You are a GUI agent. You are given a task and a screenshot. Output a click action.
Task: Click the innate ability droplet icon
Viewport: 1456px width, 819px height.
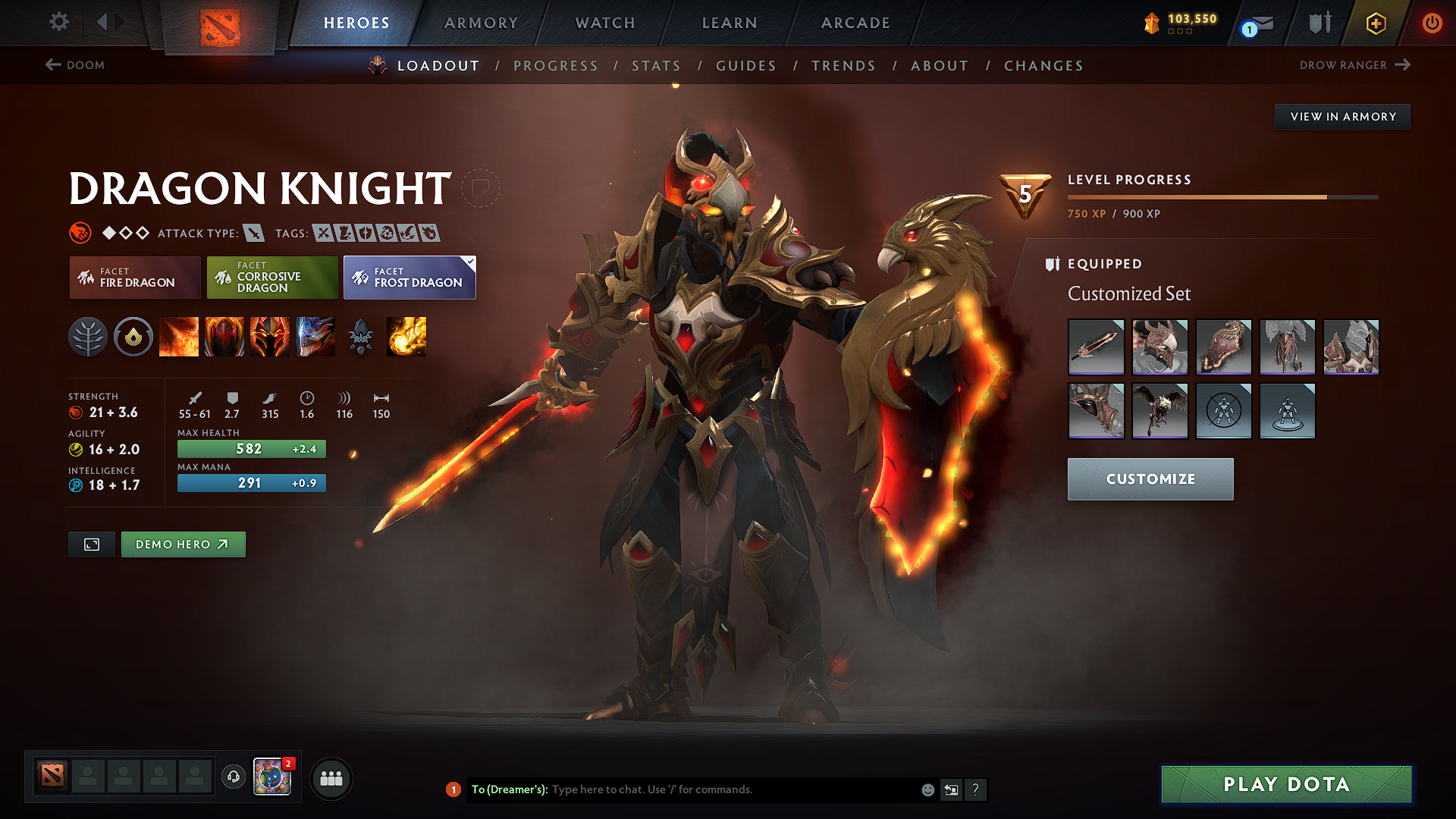click(x=134, y=337)
